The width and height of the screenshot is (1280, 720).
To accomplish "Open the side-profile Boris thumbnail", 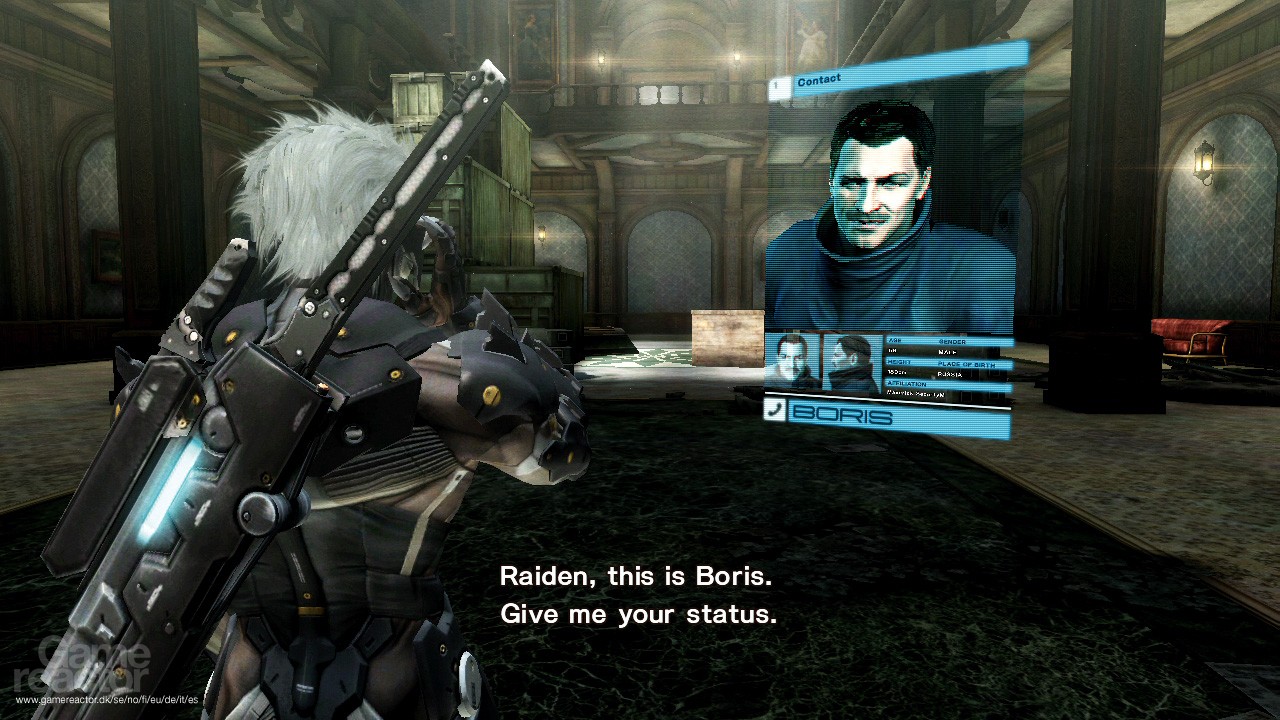I will click(x=849, y=360).
